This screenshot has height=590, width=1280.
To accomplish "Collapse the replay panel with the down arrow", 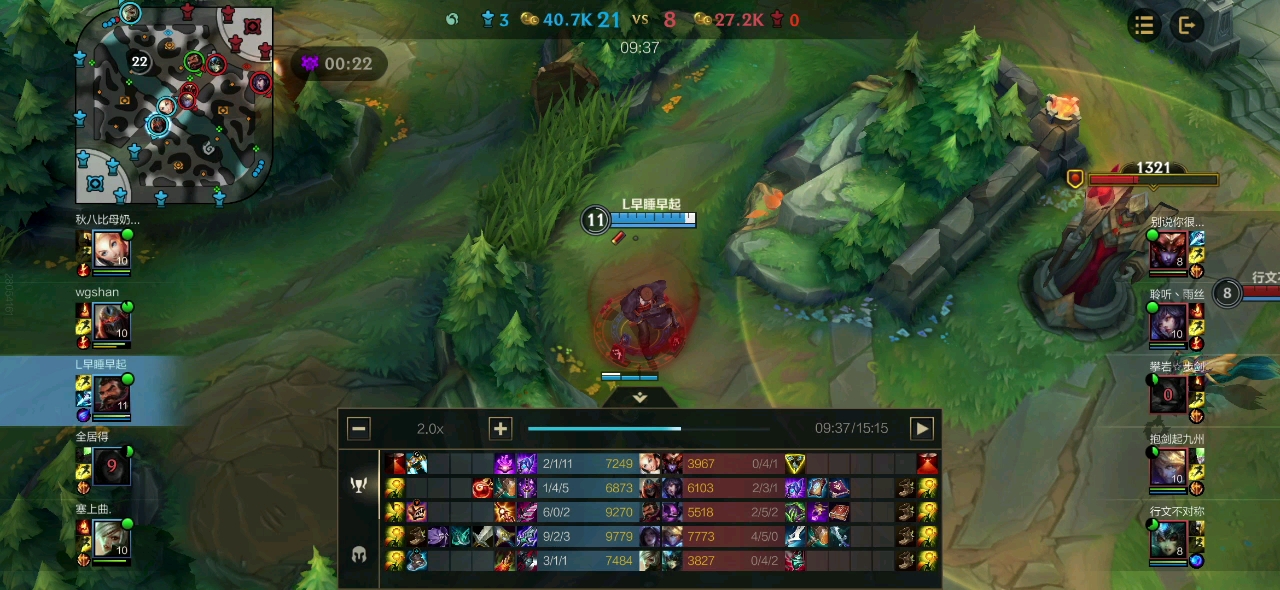I will coord(641,397).
